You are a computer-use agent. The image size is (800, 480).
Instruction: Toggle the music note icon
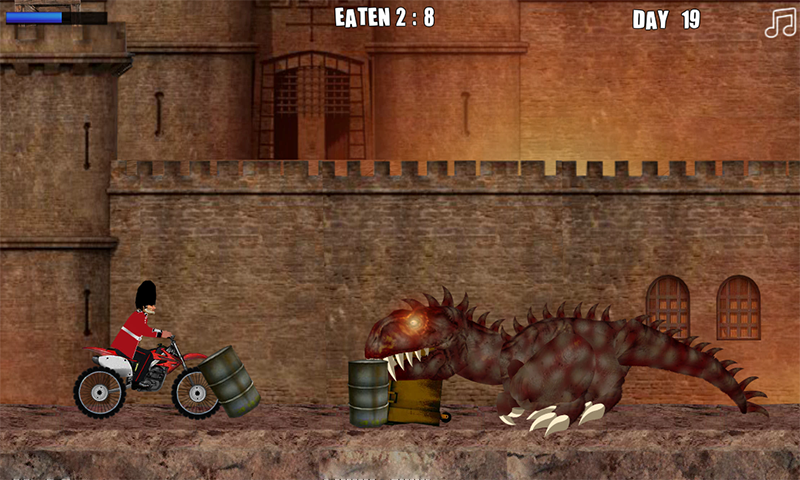click(779, 22)
